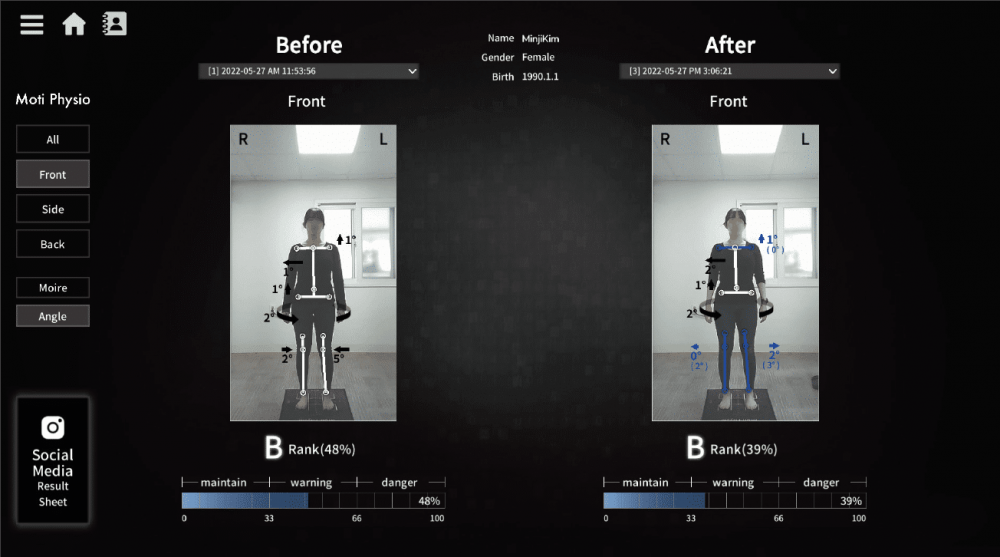Open the After session date dropdown
The width and height of the screenshot is (1000, 557).
click(x=730, y=71)
